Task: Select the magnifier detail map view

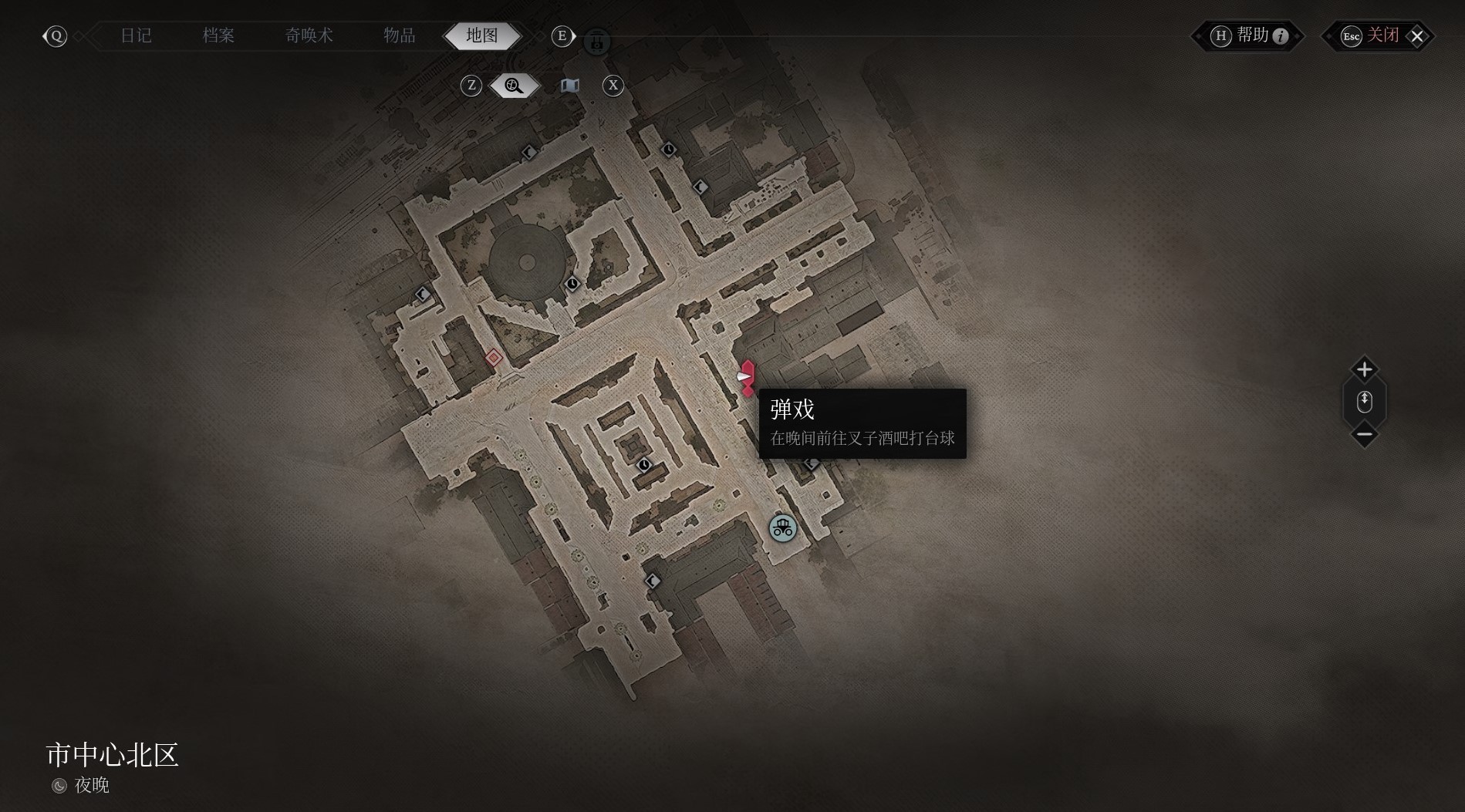Action: [x=514, y=86]
